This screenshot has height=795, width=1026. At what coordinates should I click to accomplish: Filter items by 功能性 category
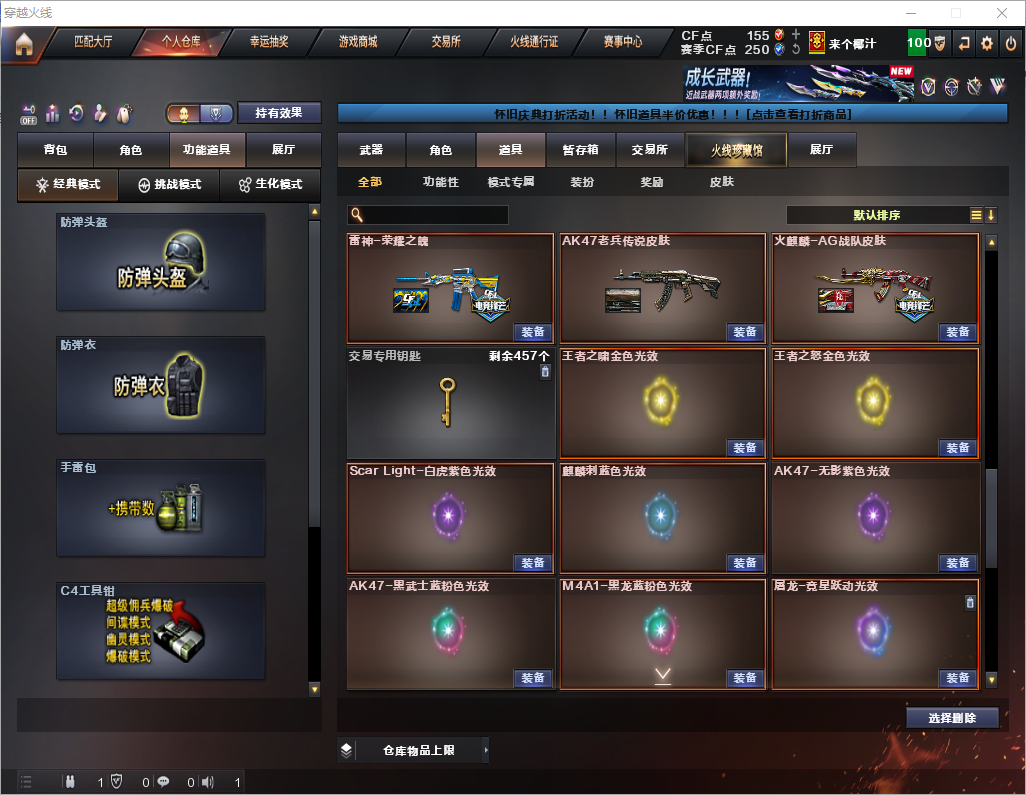(x=440, y=183)
